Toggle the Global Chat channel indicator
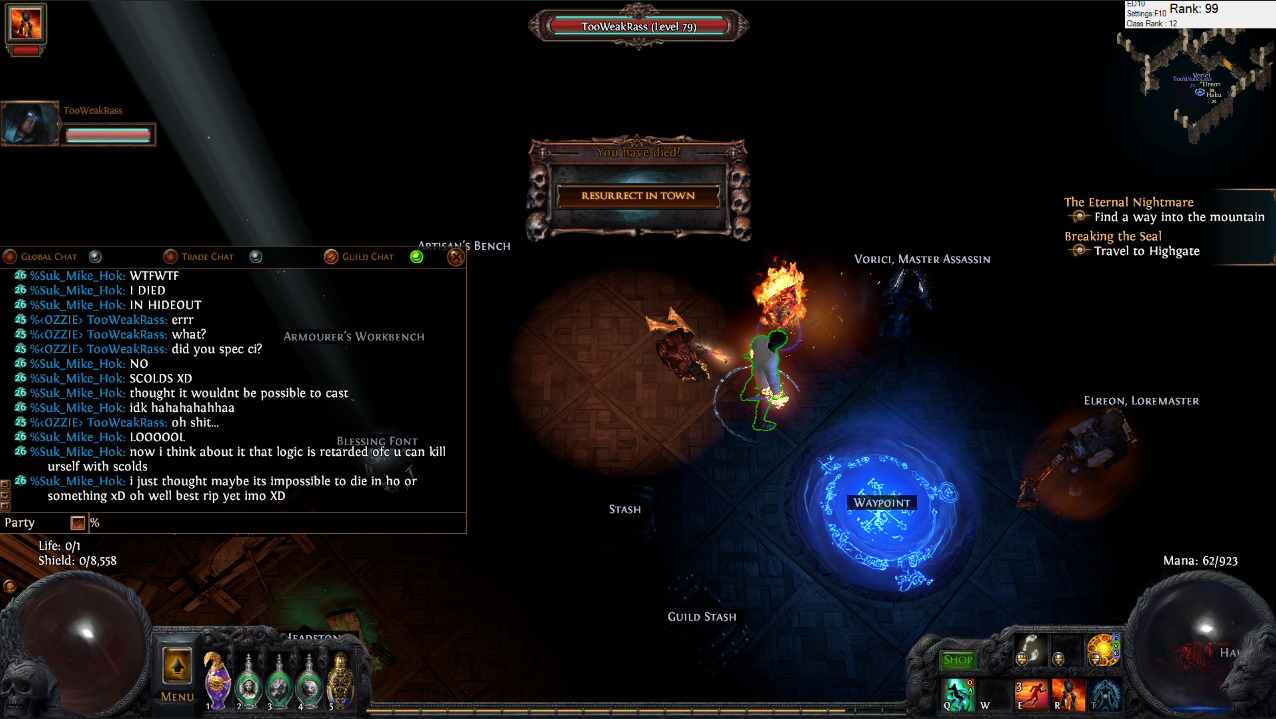The width and height of the screenshot is (1276, 719). (x=95, y=257)
